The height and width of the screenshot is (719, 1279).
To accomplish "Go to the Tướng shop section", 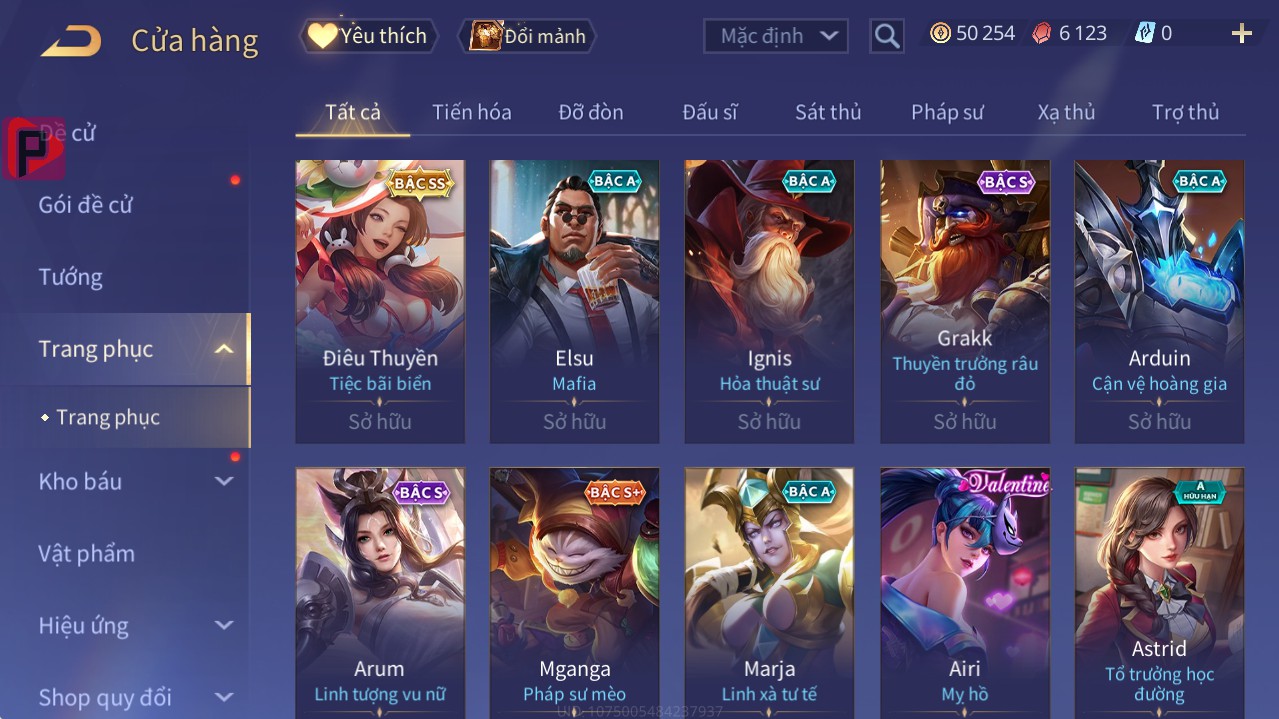I will point(70,277).
